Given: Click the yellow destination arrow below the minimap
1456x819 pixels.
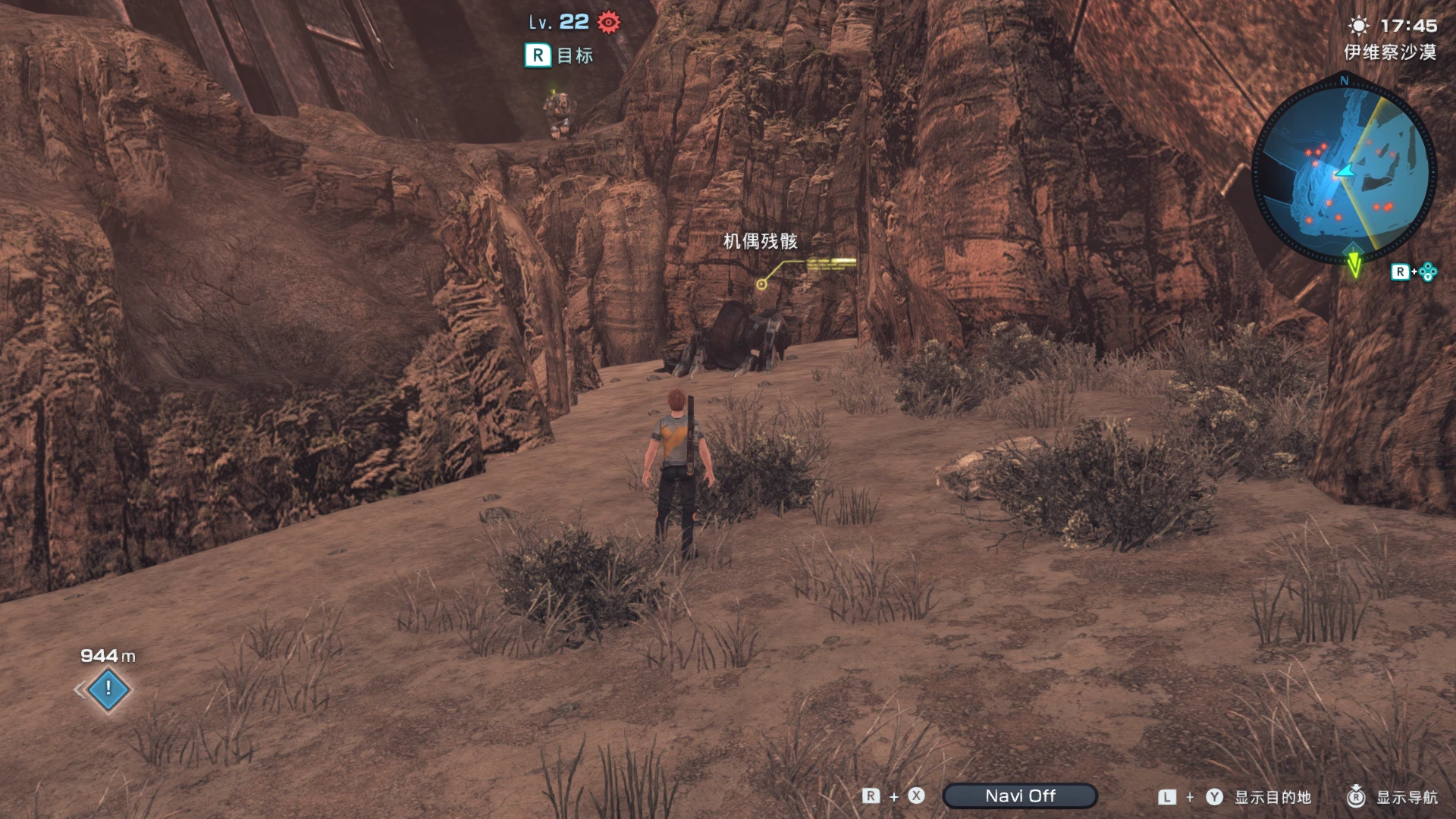Looking at the screenshot, I should [x=1354, y=263].
